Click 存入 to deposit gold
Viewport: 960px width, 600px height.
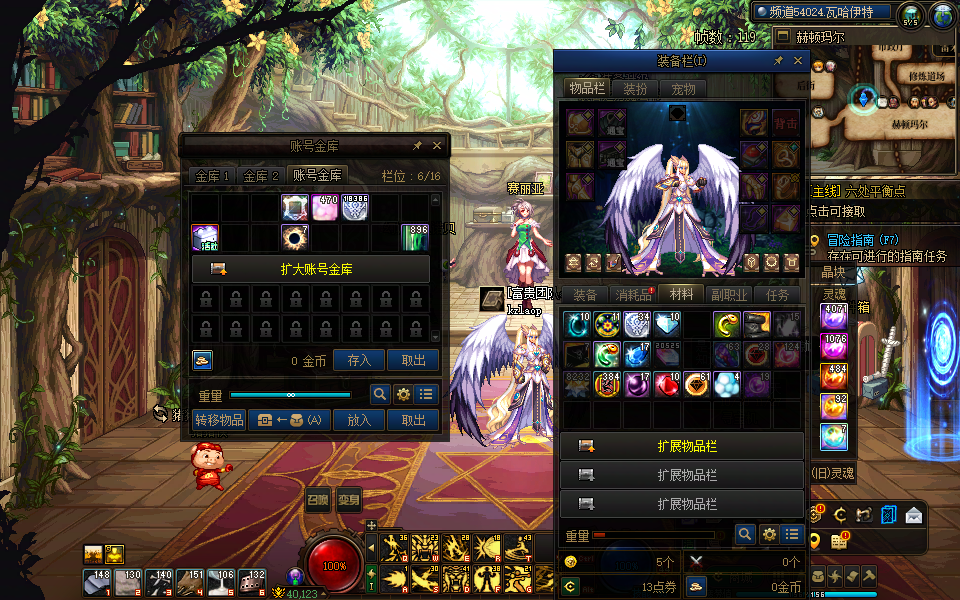point(359,361)
